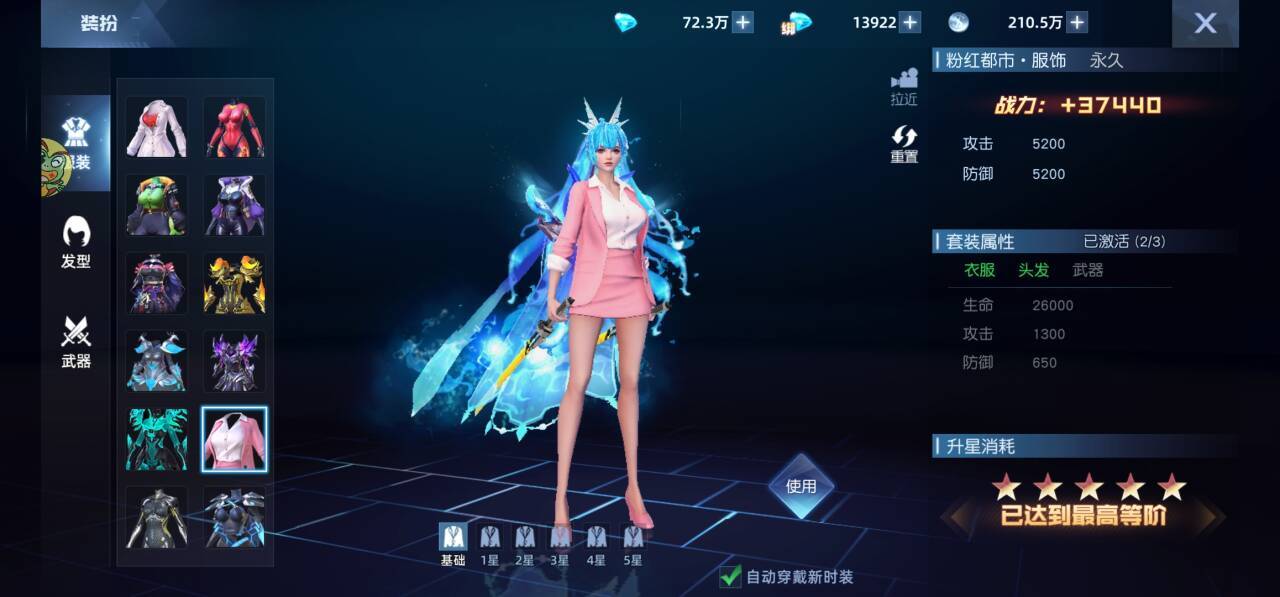Reset the view with the 重置 button
This screenshot has height=597, width=1280.
(x=904, y=145)
